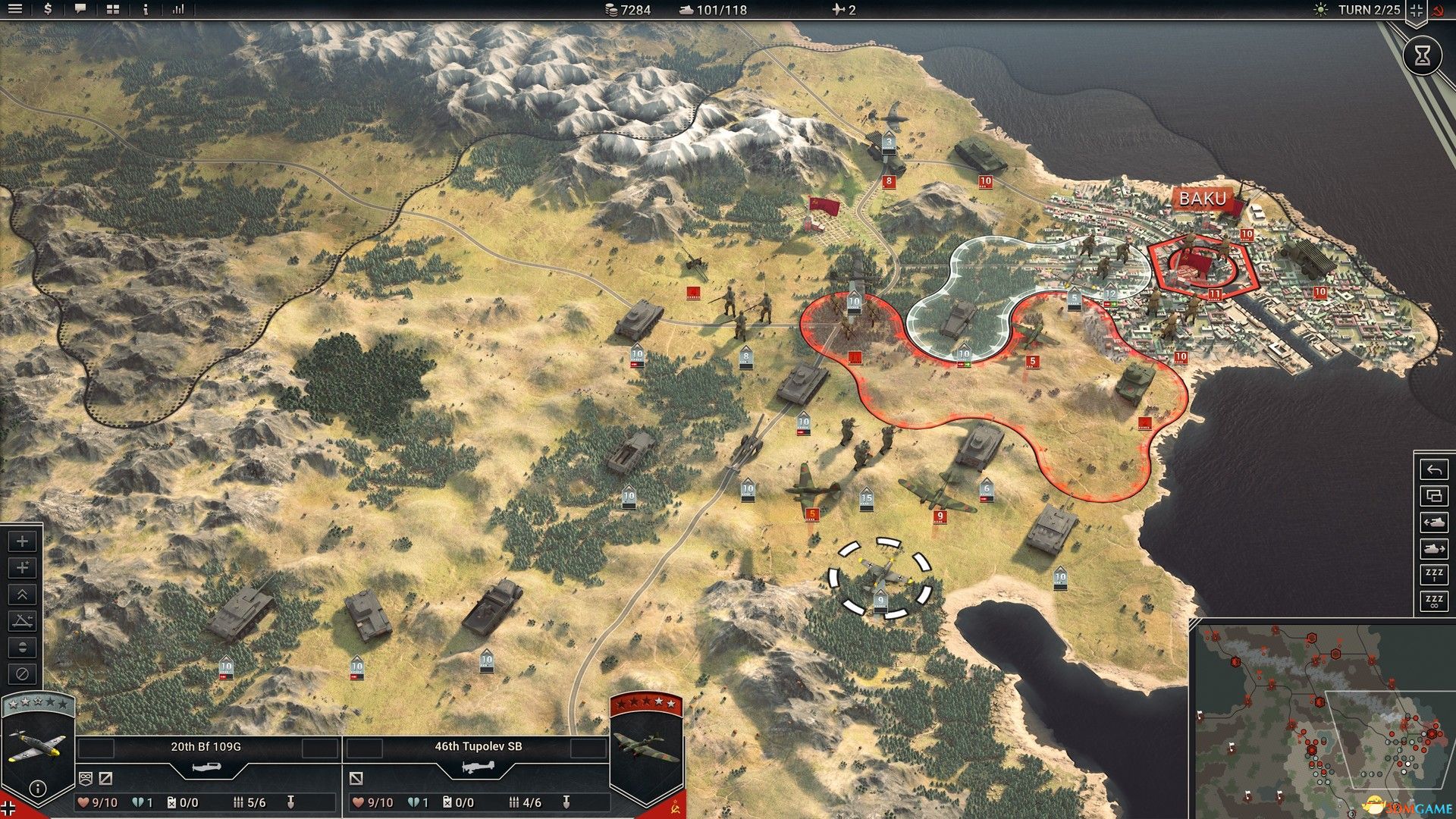Select the split unit overlapping-squares icon

click(x=1433, y=496)
